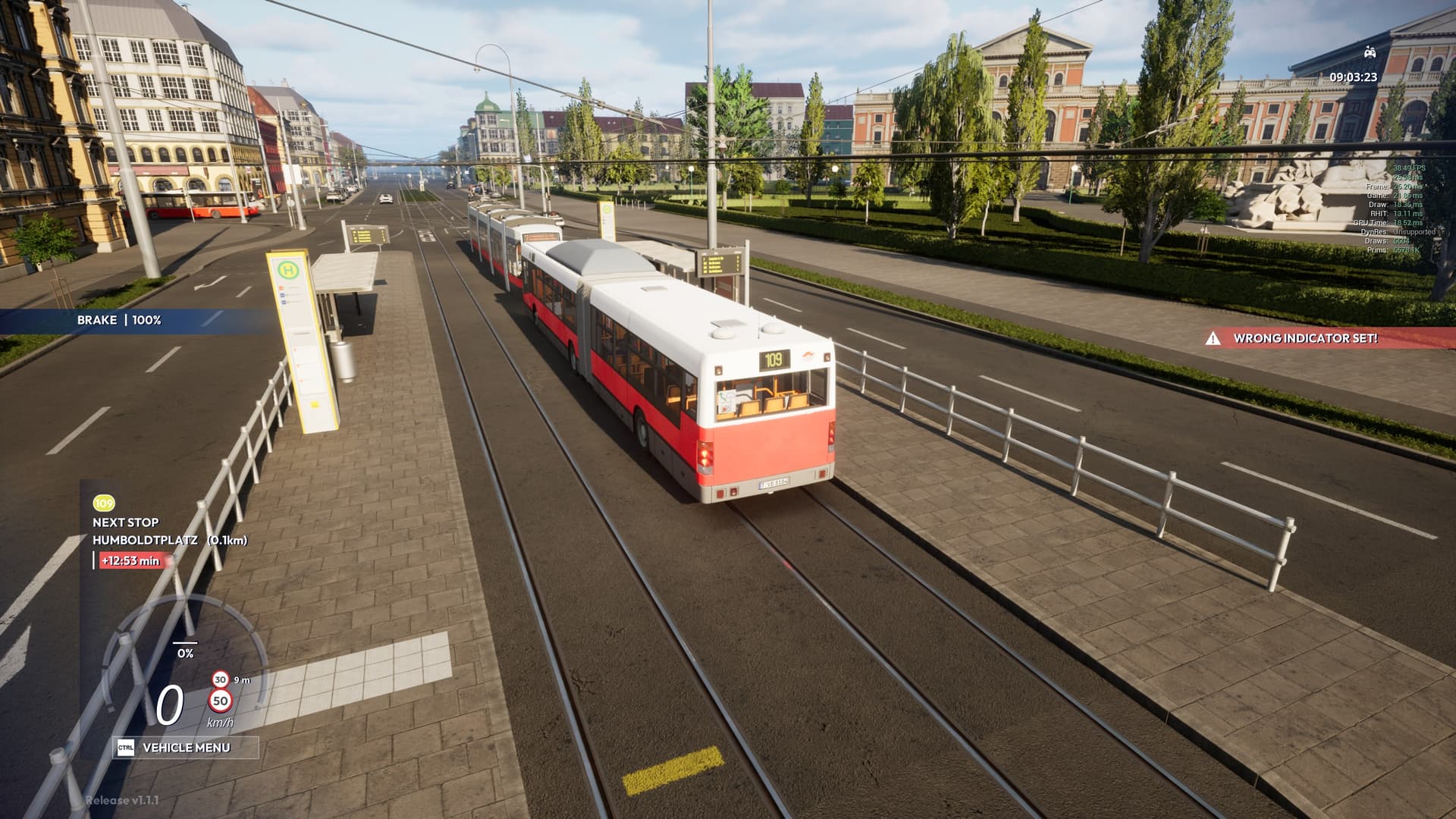Viewport: 1456px width, 819px height.
Task: Click the yellow line 109 badge
Action: pyautogui.click(x=104, y=504)
